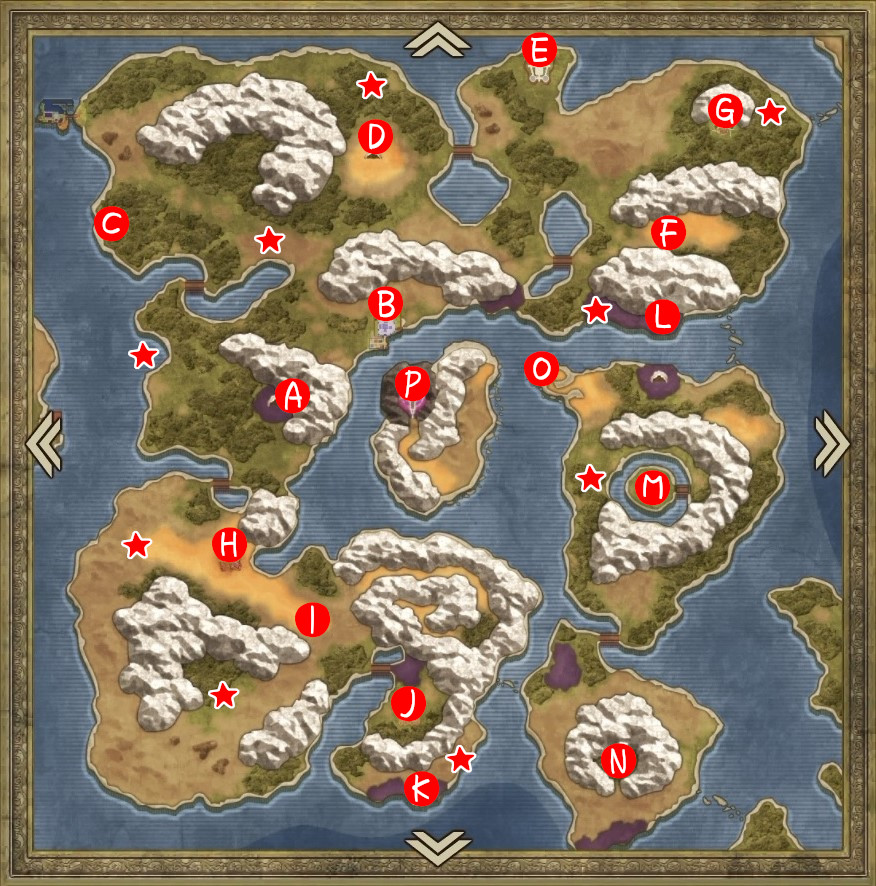Select map marker A

click(293, 396)
